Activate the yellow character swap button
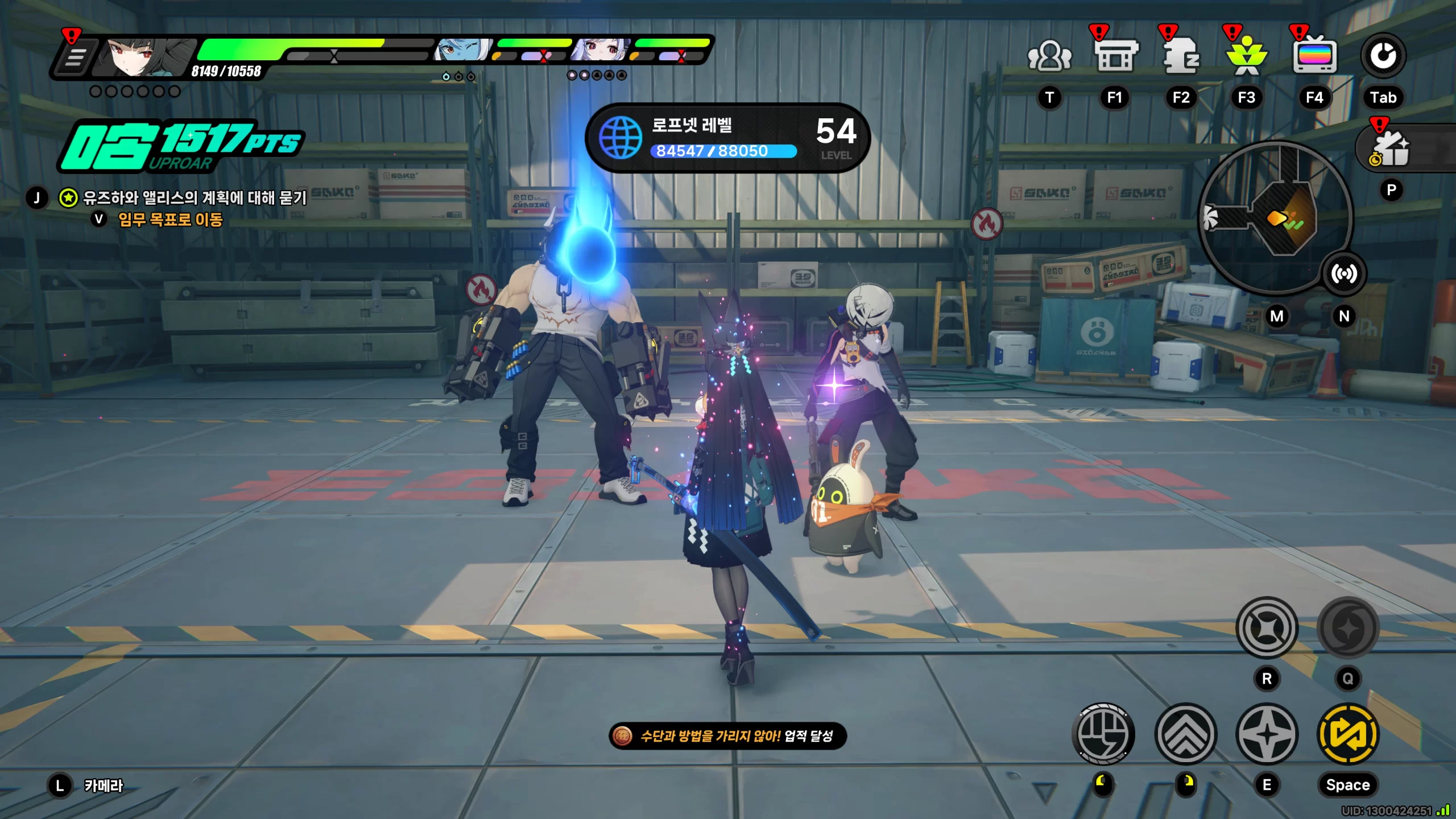The height and width of the screenshot is (819, 1456). click(x=1348, y=734)
